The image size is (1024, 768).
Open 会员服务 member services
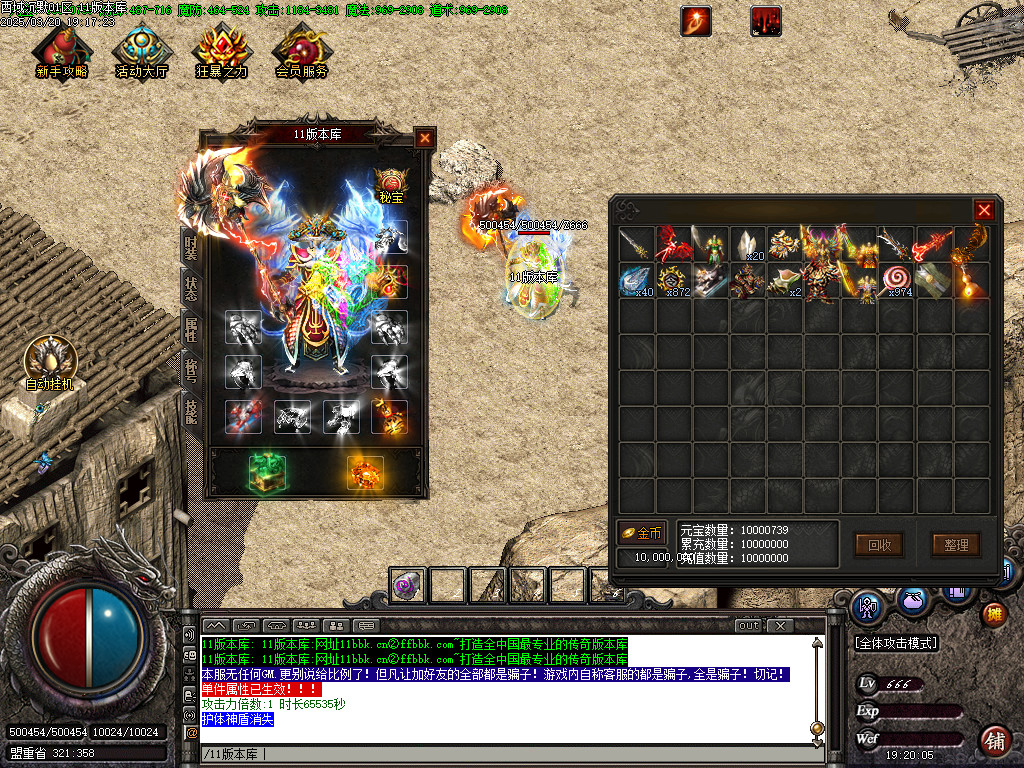301,52
